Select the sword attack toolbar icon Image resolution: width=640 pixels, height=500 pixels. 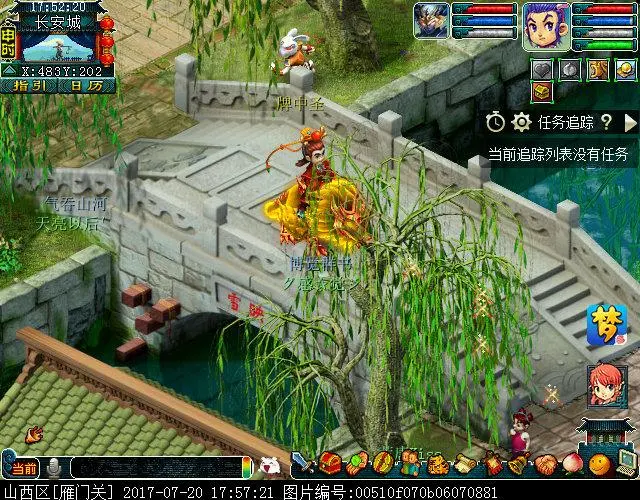coord(304,464)
